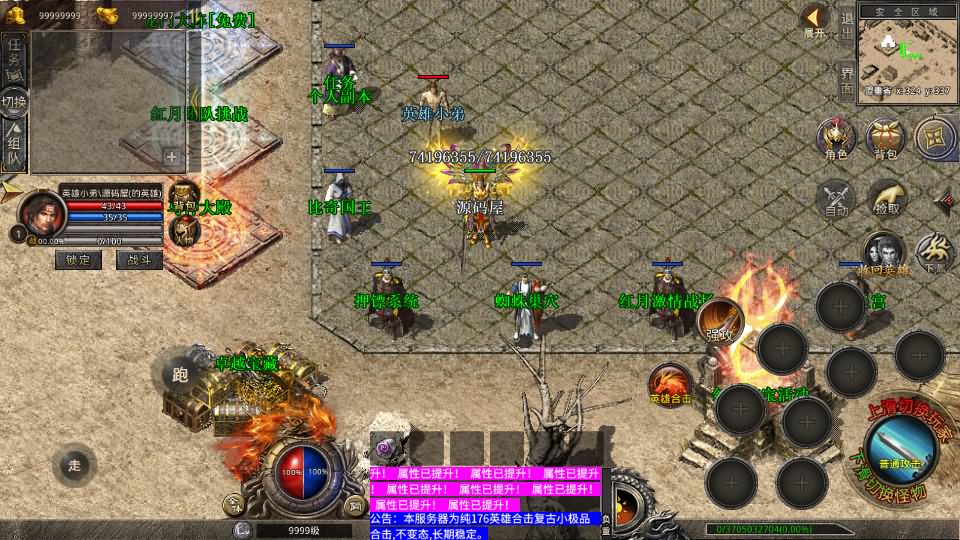Click the hero's 战斗 combat button
960x540 pixels.
pyautogui.click(x=139, y=260)
